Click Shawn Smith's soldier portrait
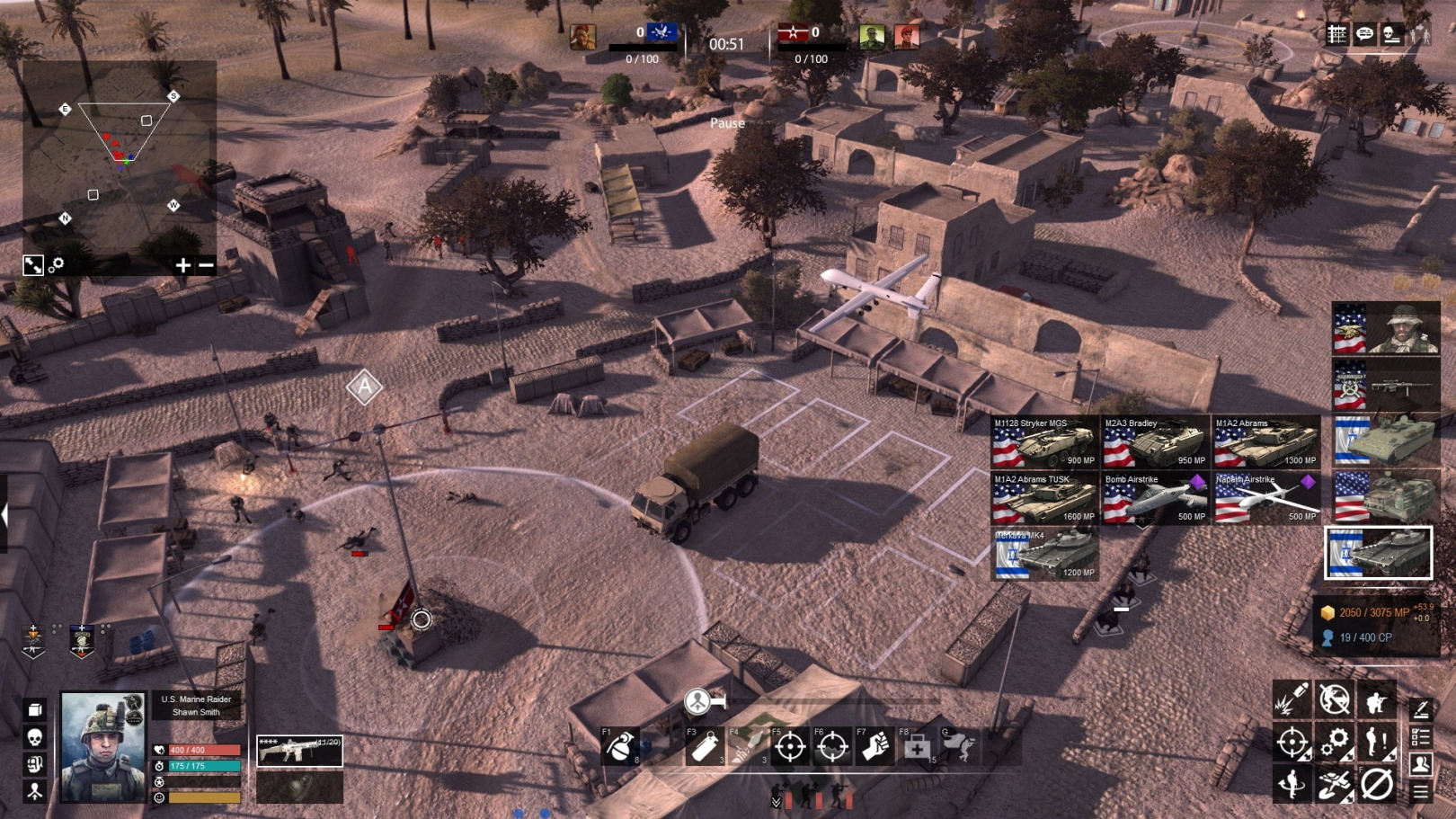1456x819 pixels. (102, 746)
